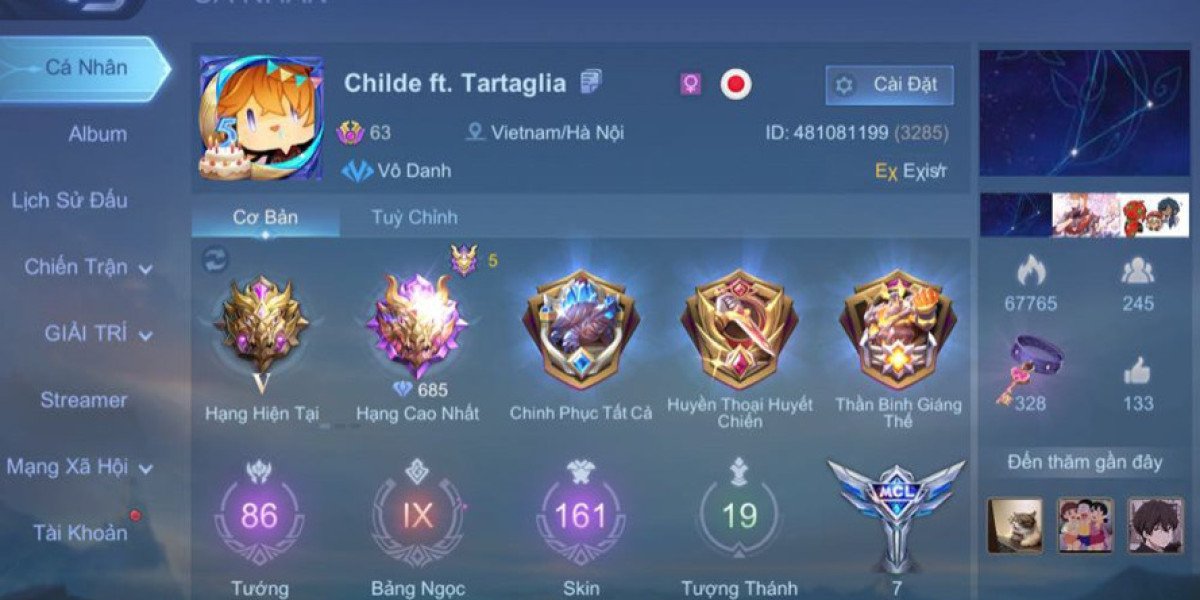
Task: Switch to the Cơ Bản tab
Action: (x=265, y=217)
